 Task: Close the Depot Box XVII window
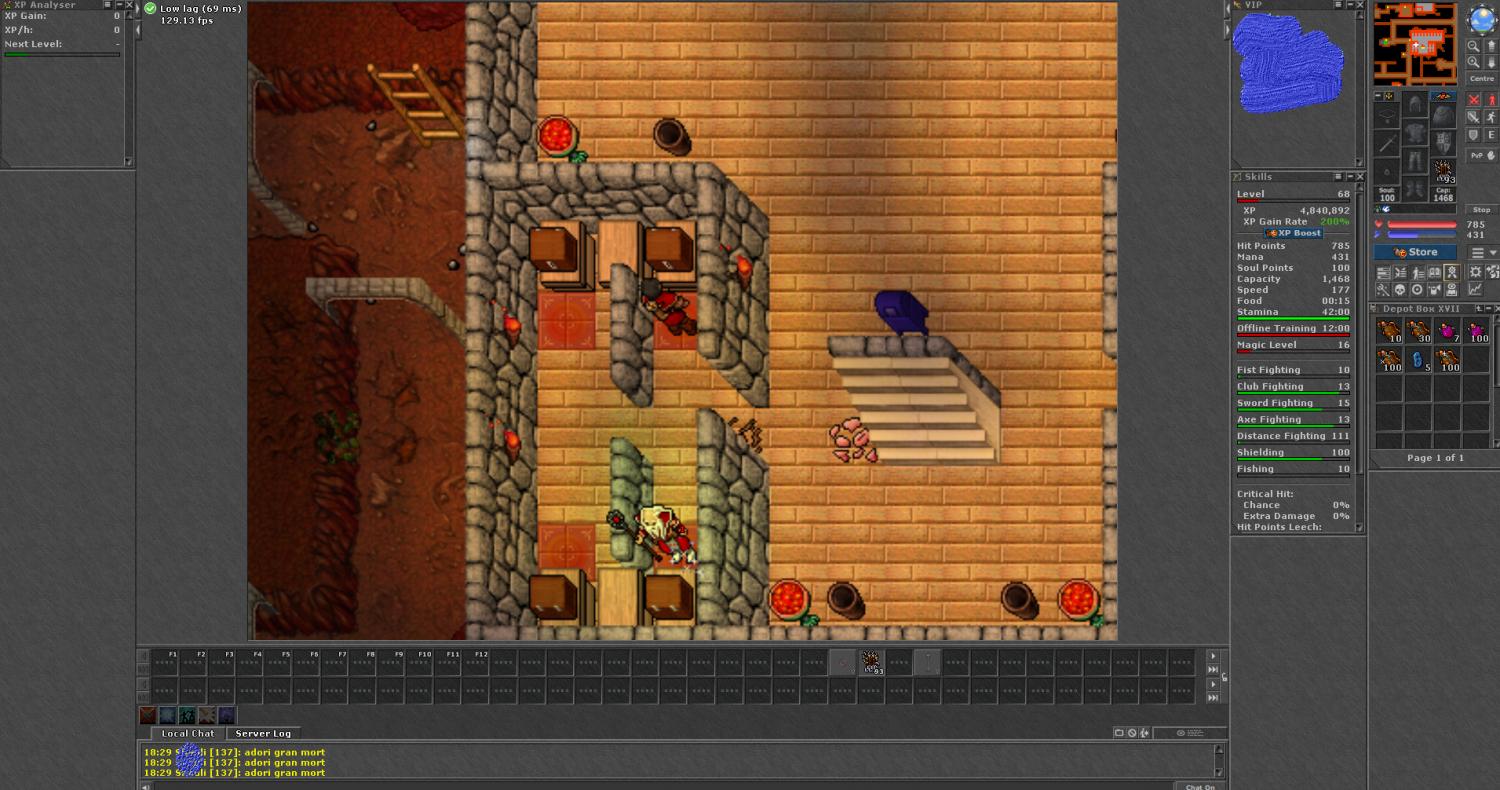tap(1496, 309)
